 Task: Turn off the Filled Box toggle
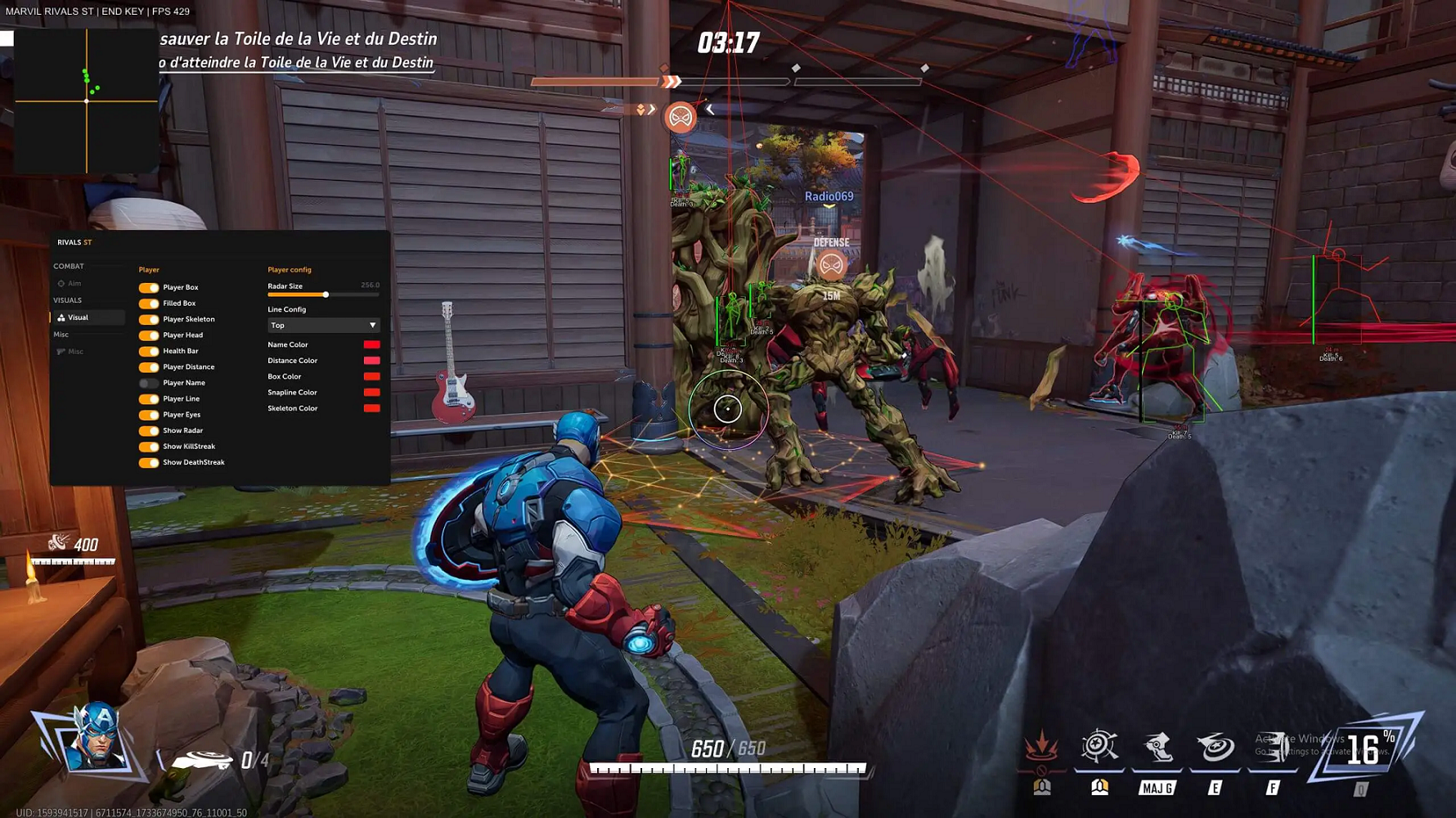pos(149,303)
